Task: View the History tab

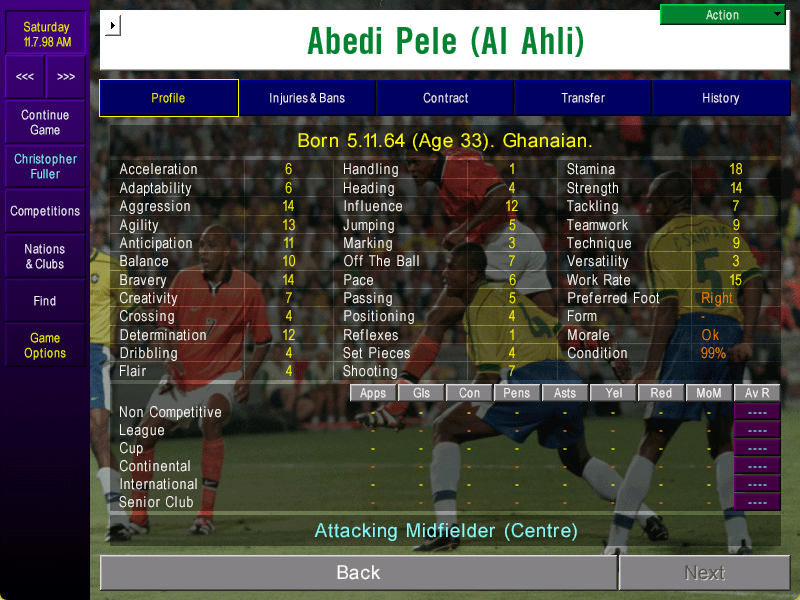Action: [720, 98]
